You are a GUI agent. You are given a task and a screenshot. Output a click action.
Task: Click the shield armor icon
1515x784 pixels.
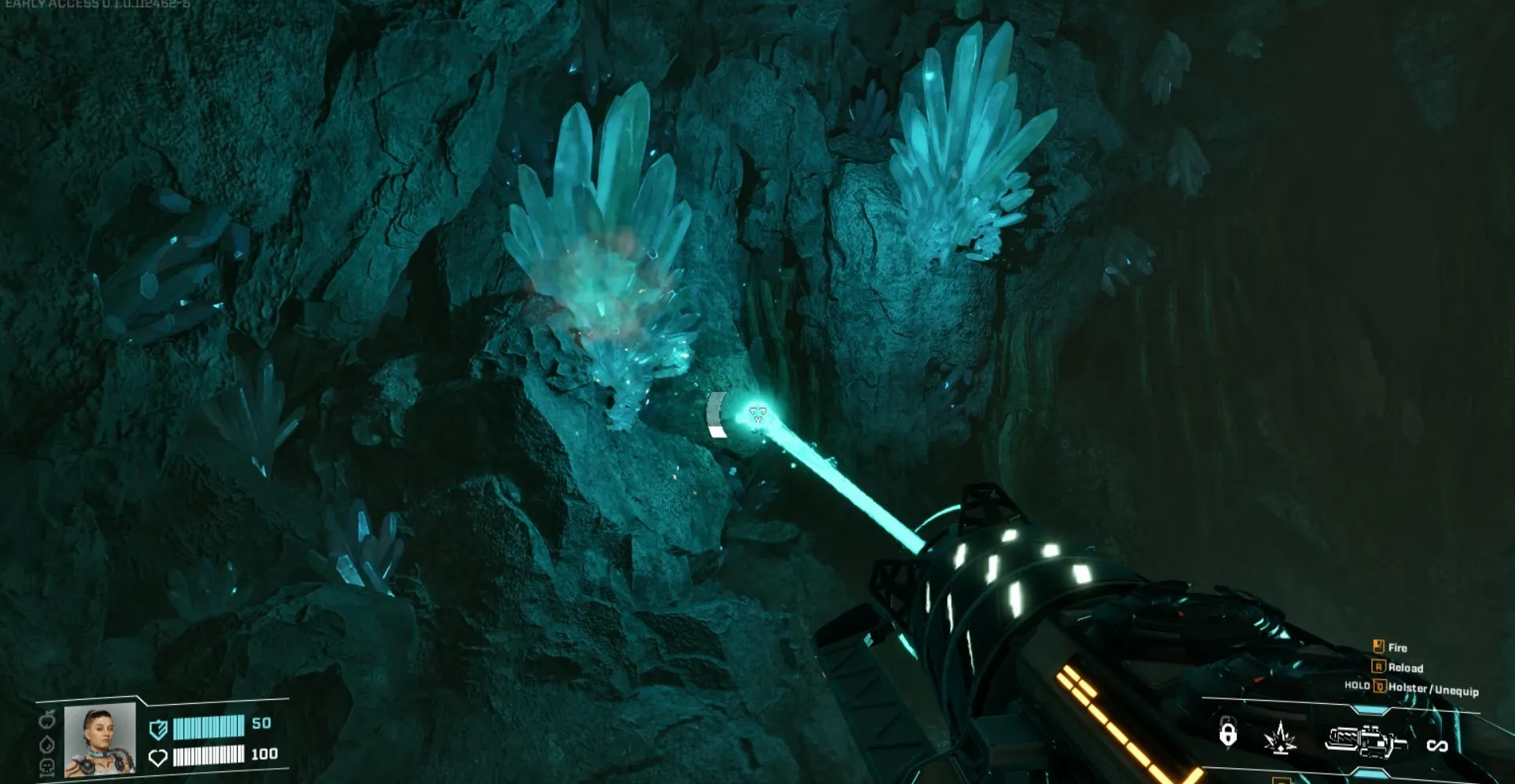pos(159,729)
